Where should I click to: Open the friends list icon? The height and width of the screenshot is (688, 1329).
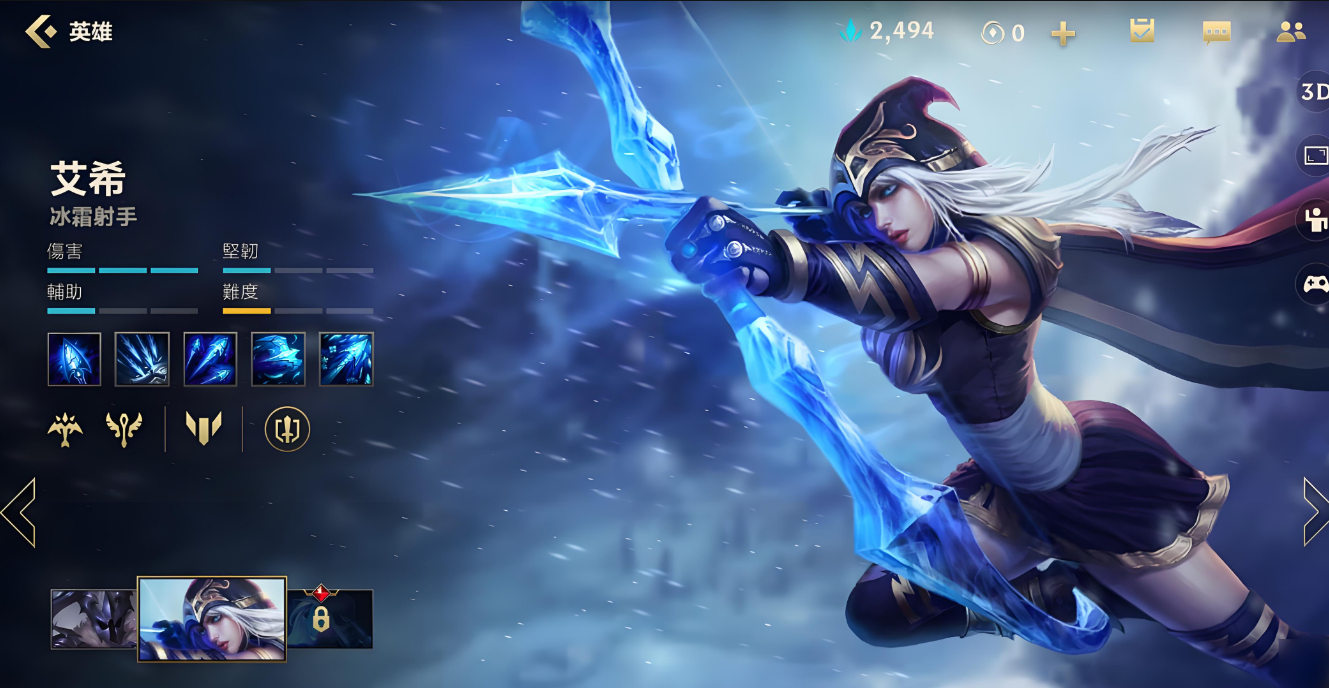click(x=1291, y=32)
